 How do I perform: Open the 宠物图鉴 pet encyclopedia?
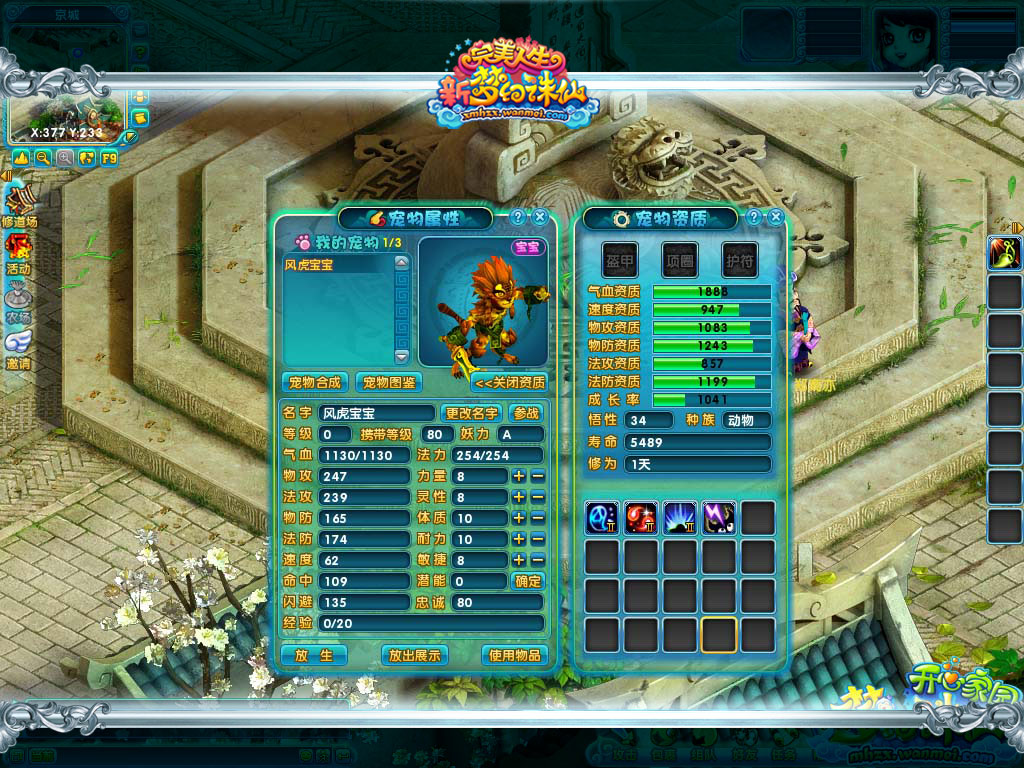[x=389, y=382]
